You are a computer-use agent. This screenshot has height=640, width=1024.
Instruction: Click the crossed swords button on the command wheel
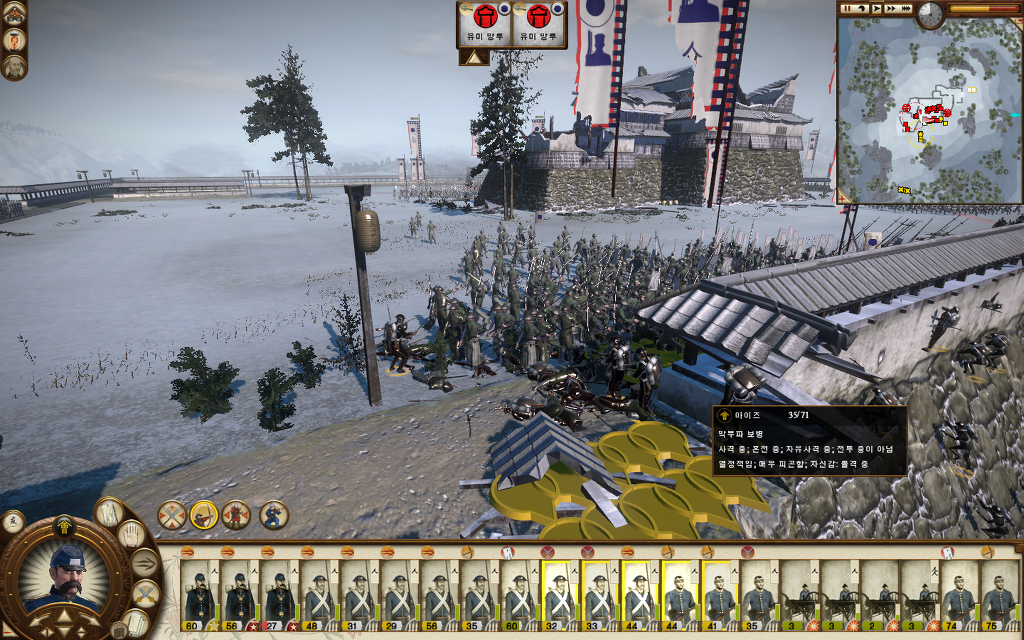(145, 594)
